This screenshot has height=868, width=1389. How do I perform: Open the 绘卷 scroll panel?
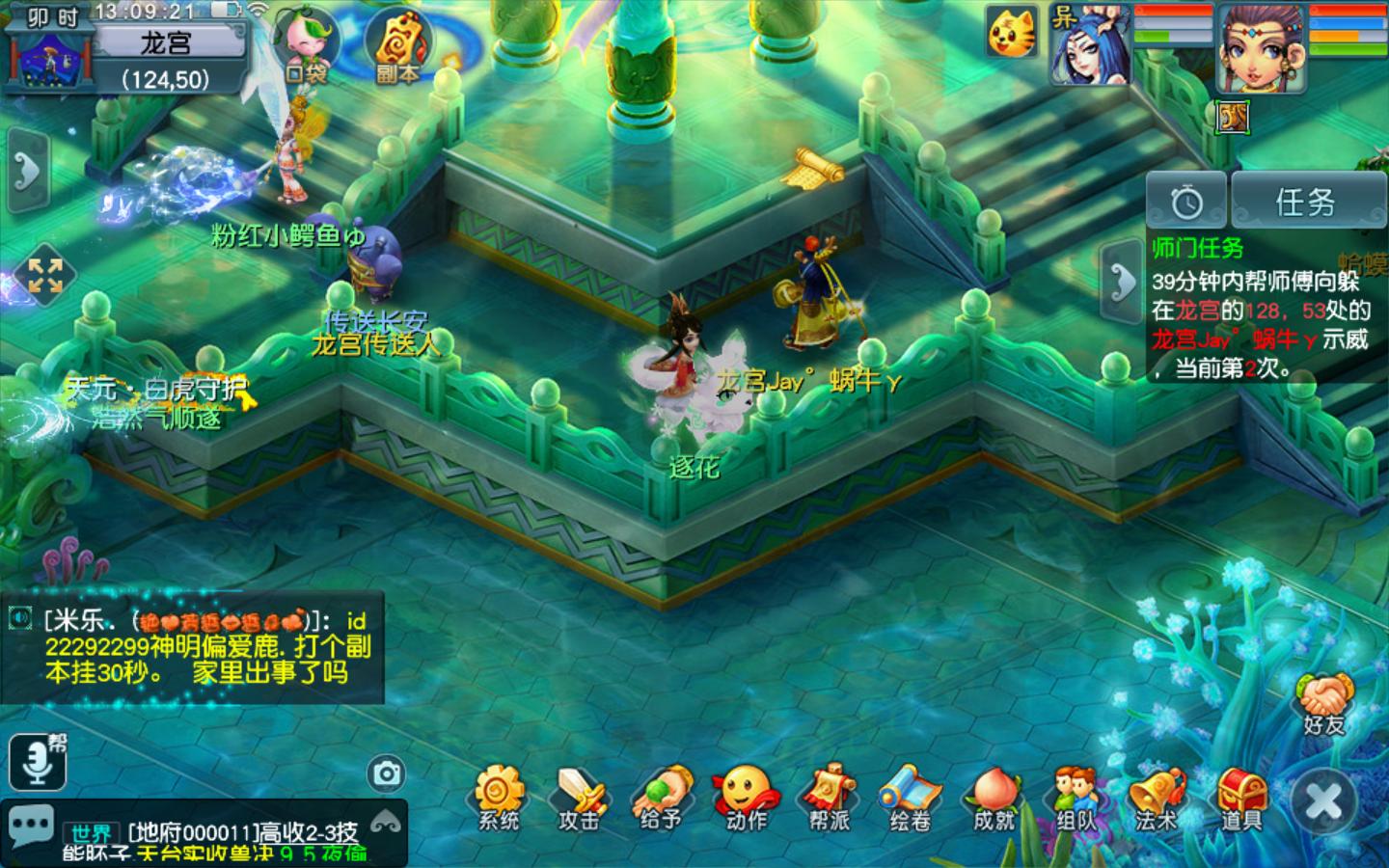click(910, 797)
